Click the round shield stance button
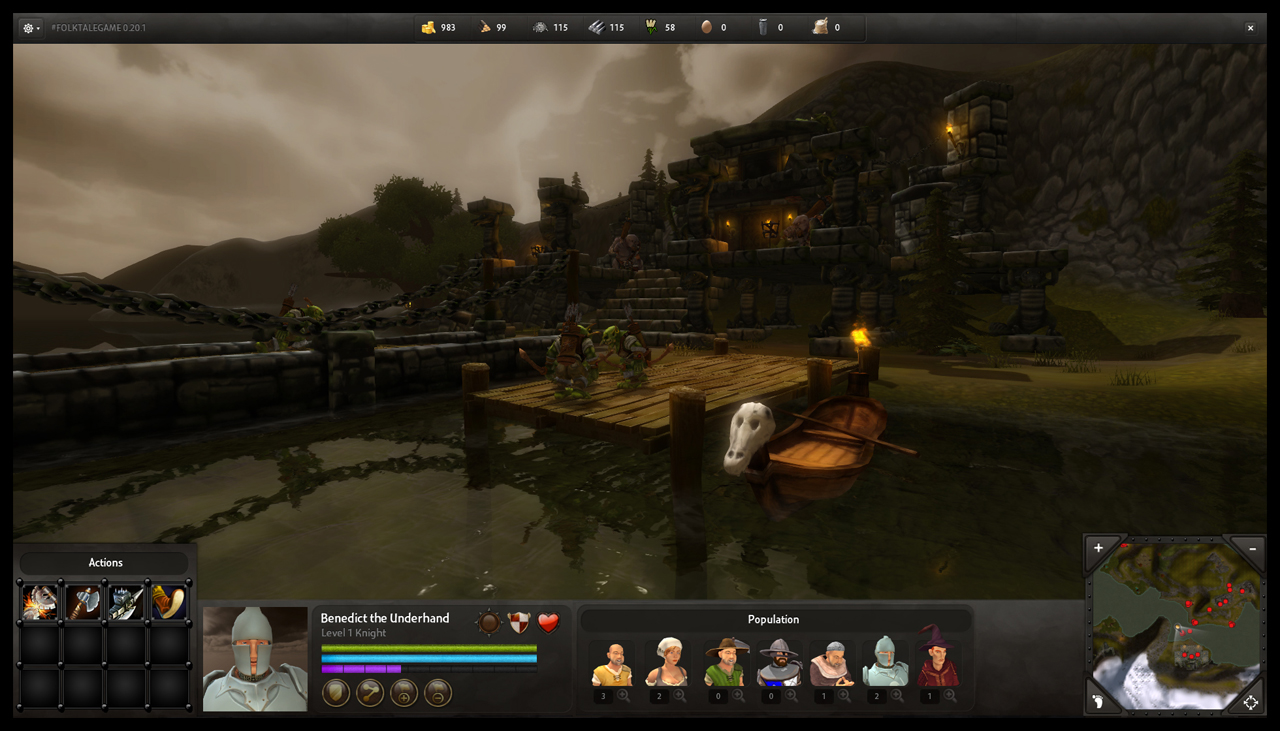 (x=336, y=692)
